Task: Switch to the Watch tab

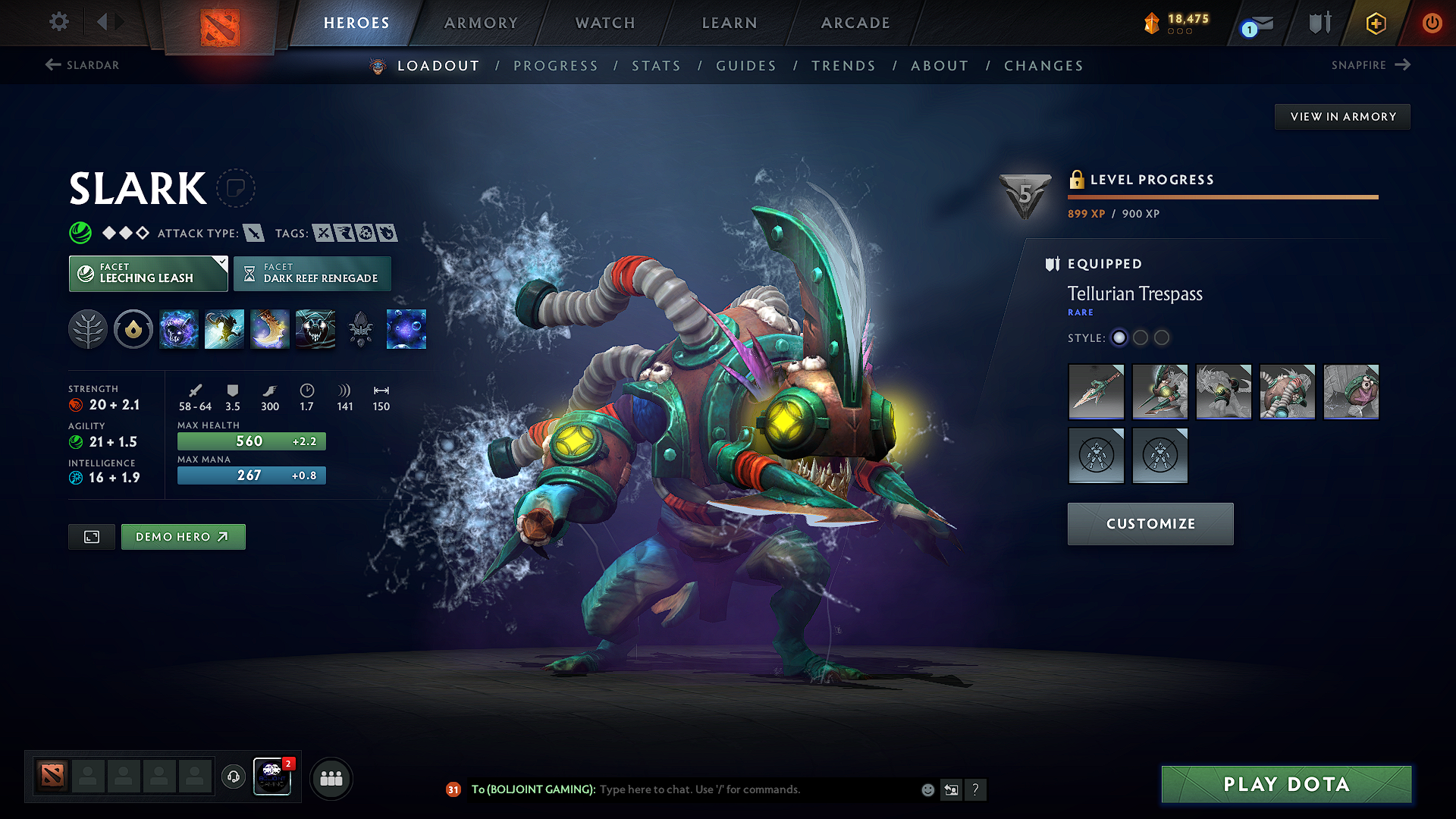Action: [605, 23]
